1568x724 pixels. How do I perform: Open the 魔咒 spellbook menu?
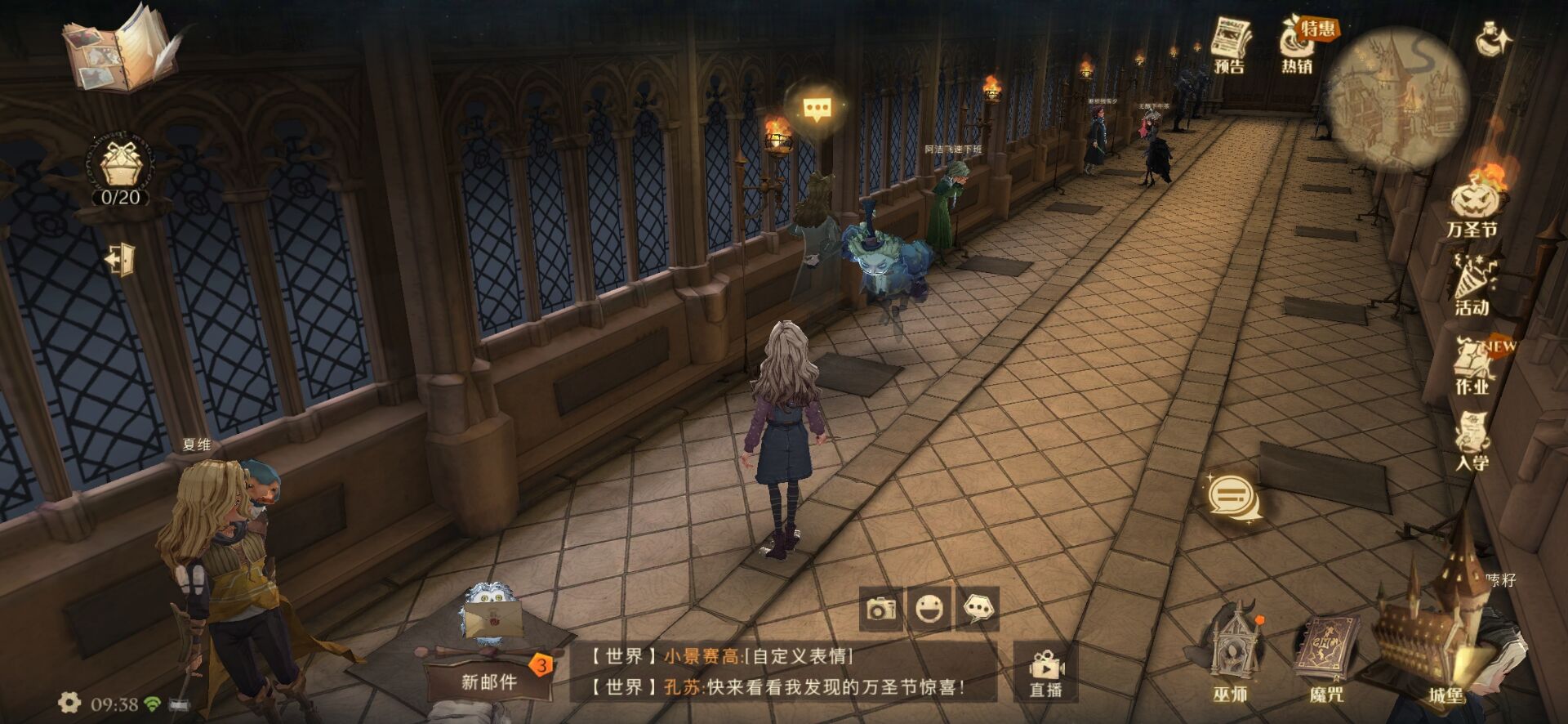(x=1326, y=656)
